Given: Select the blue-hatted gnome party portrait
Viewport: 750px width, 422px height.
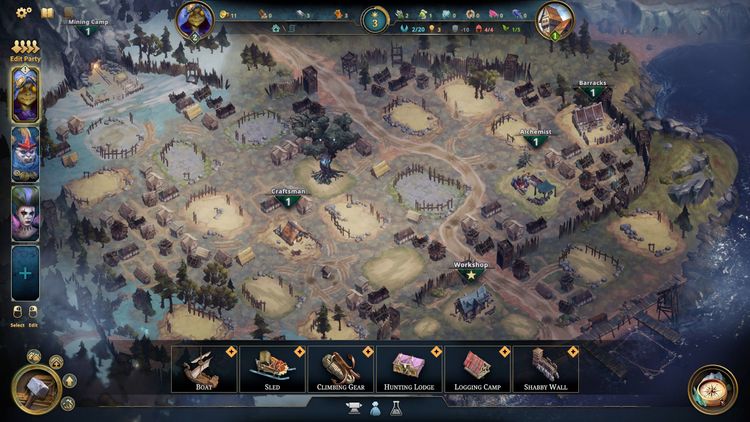Looking at the screenshot, I should [x=25, y=153].
